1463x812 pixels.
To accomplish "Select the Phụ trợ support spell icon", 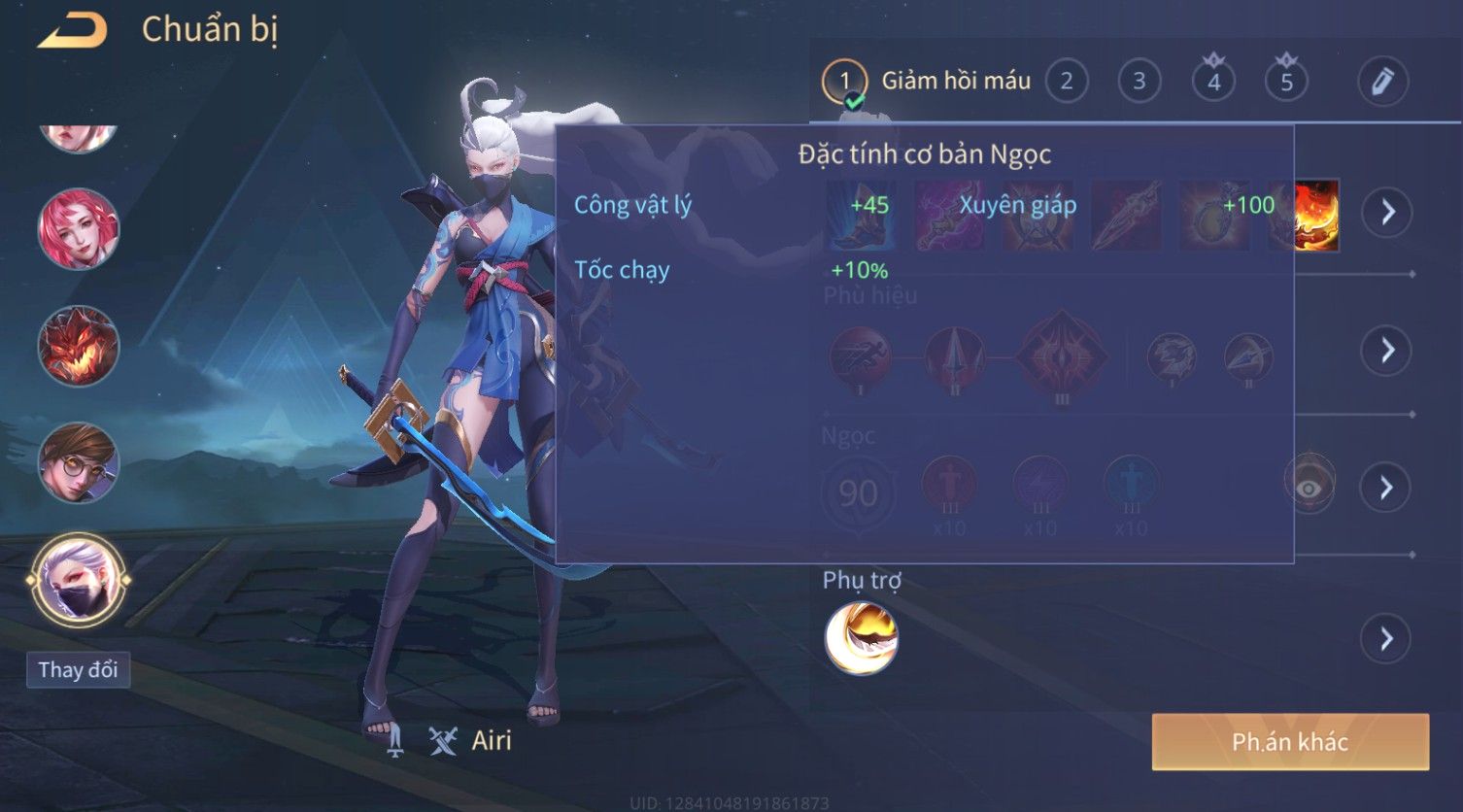I will pyautogui.click(x=861, y=638).
